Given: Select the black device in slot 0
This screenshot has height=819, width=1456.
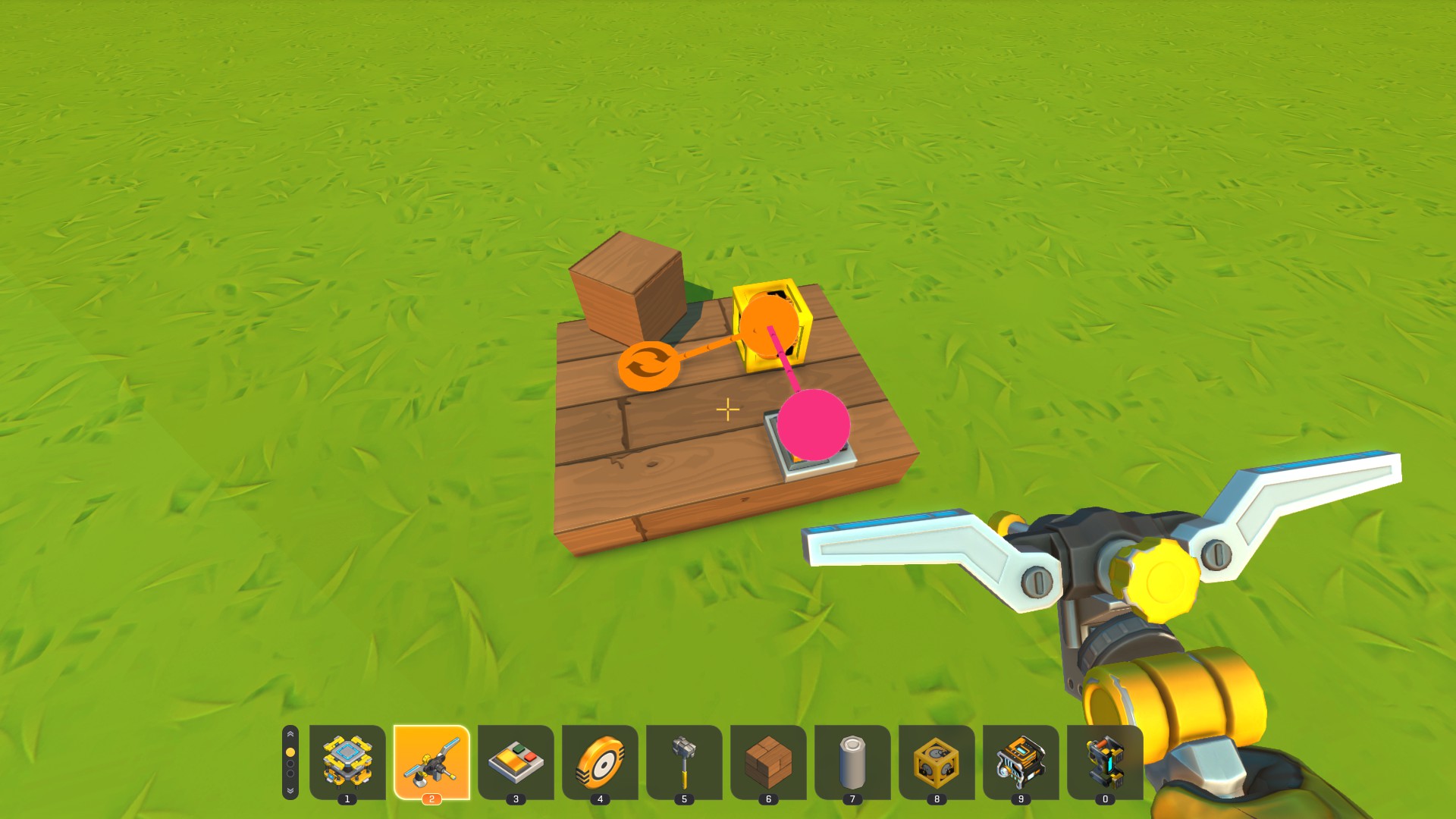Looking at the screenshot, I should pos(1105,761).
